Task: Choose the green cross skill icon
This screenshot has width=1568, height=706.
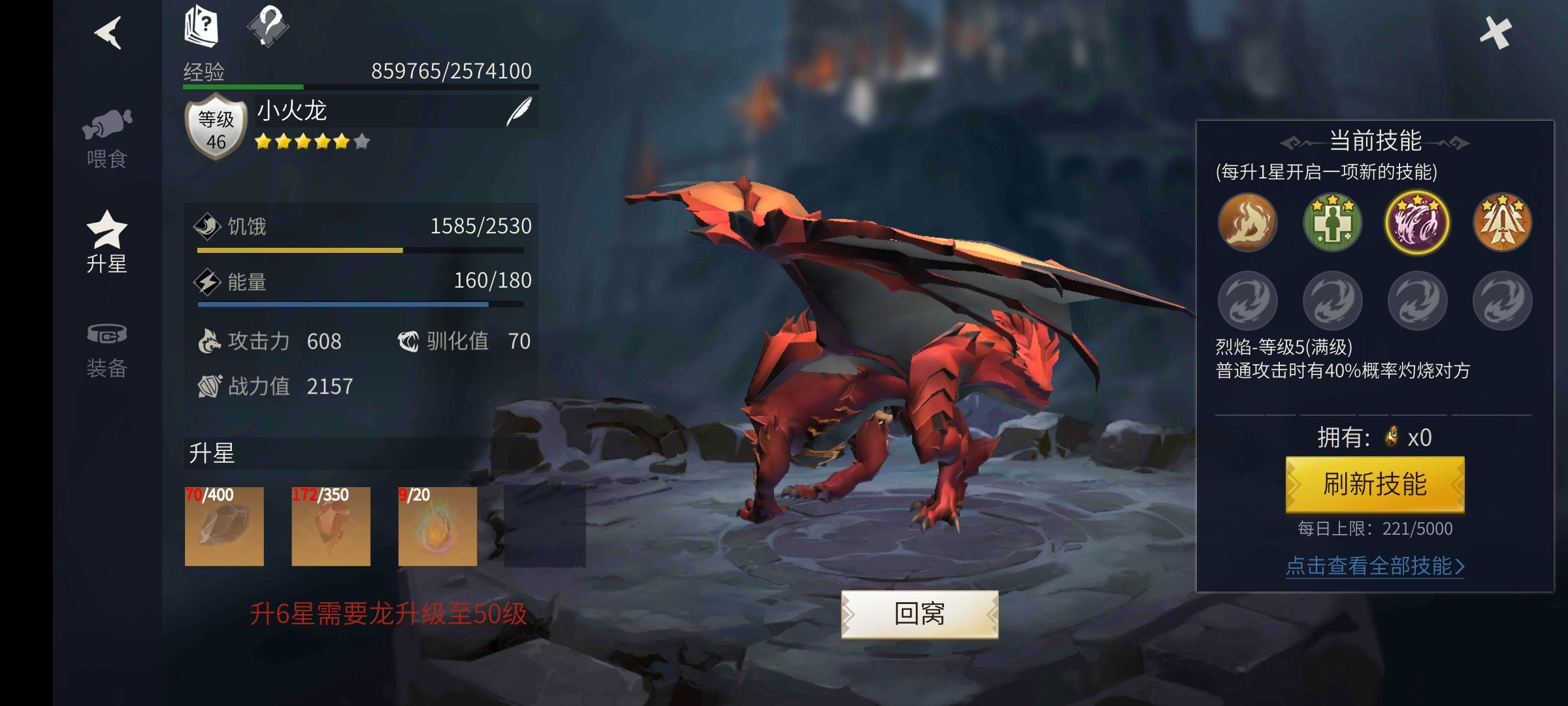Action: click(x=1332, y=222)
